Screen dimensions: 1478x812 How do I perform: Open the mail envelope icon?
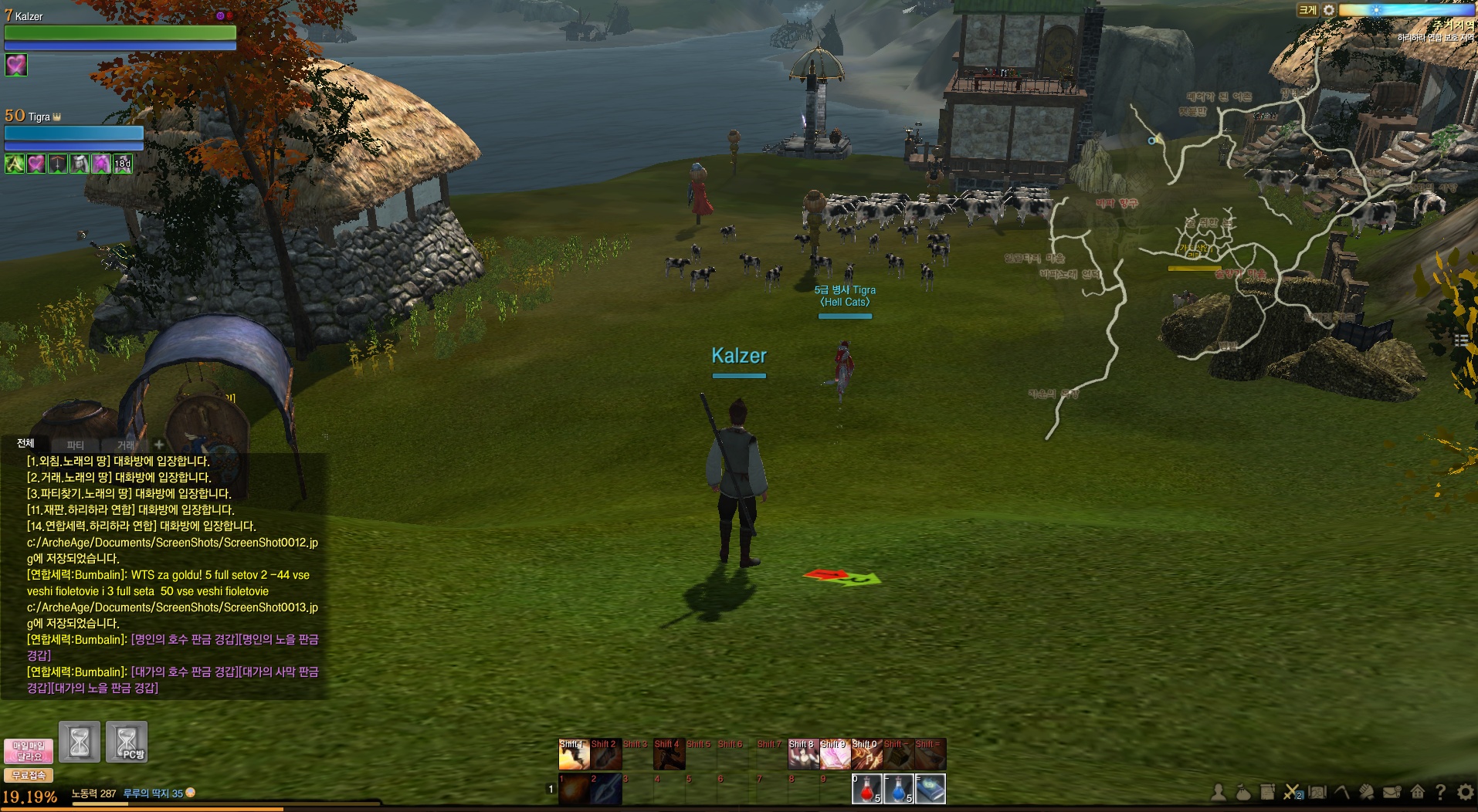click(x=1392, y=792)
